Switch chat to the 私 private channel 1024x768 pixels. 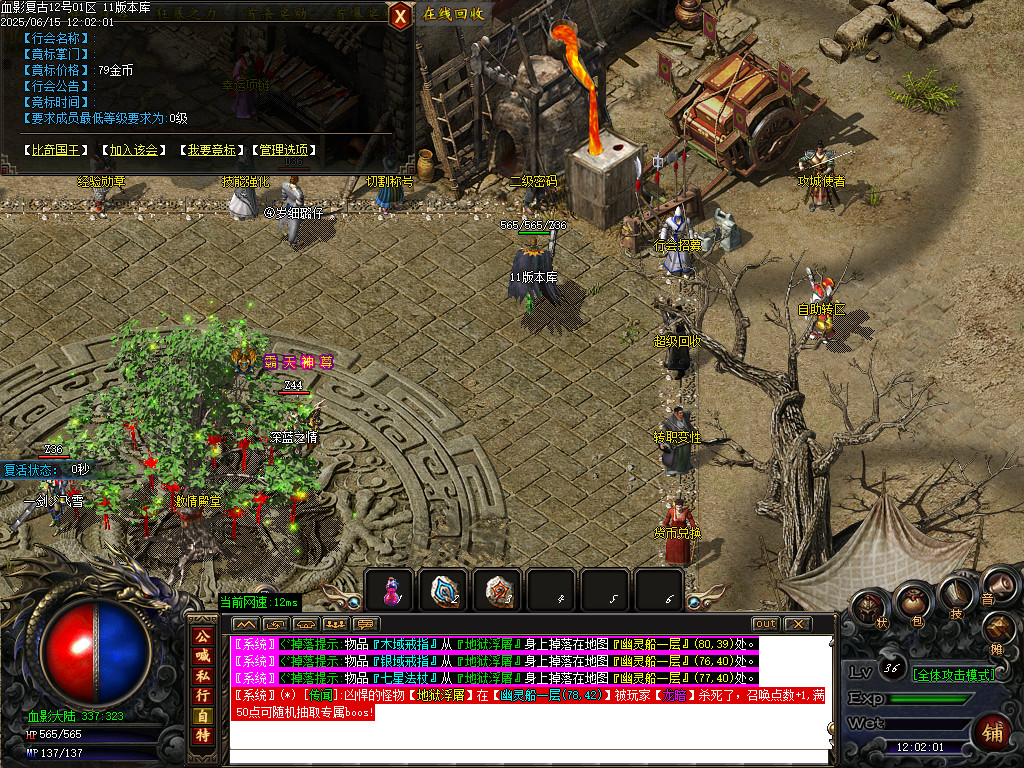201,676
